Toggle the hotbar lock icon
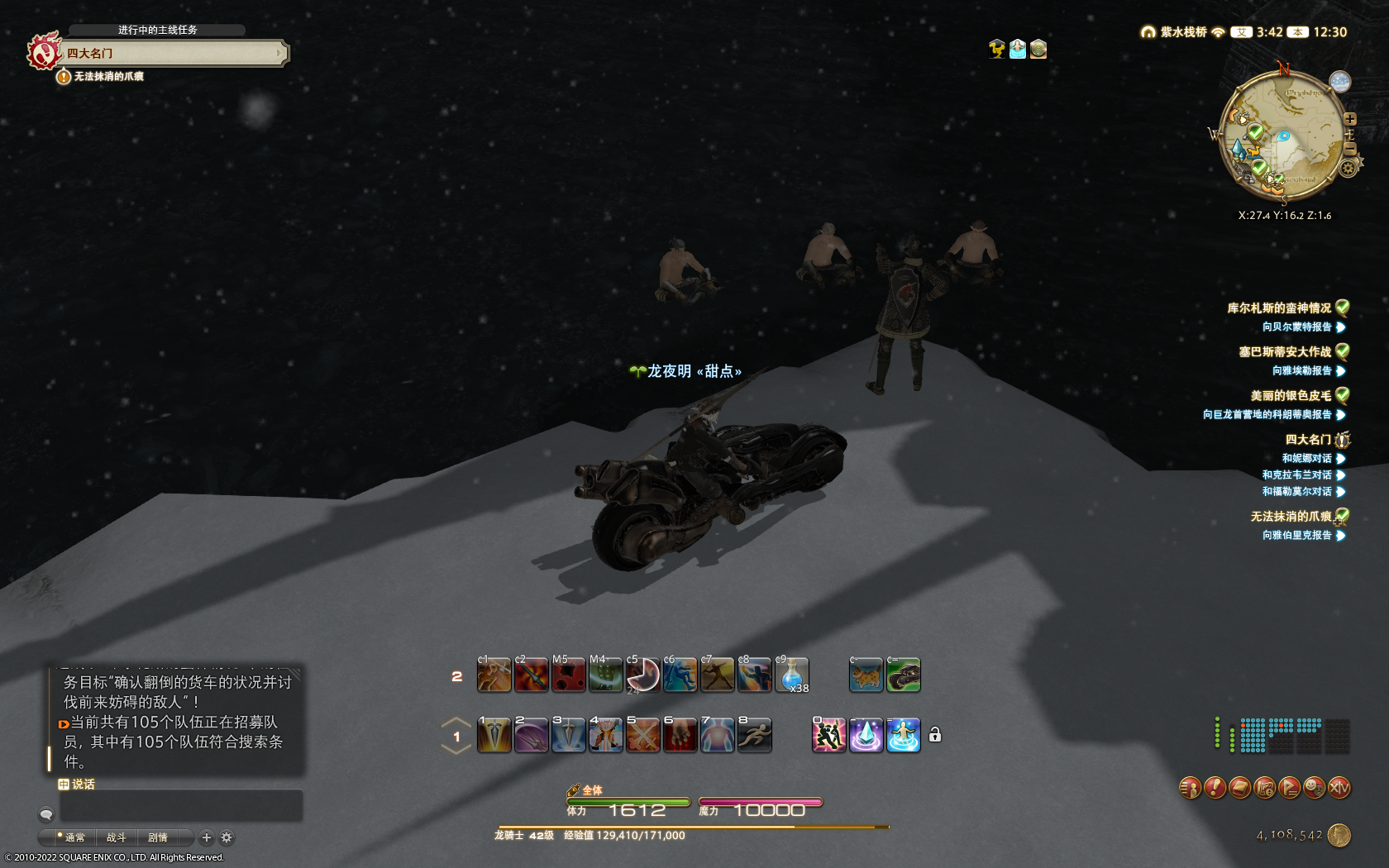 click(x=935, y=735)
